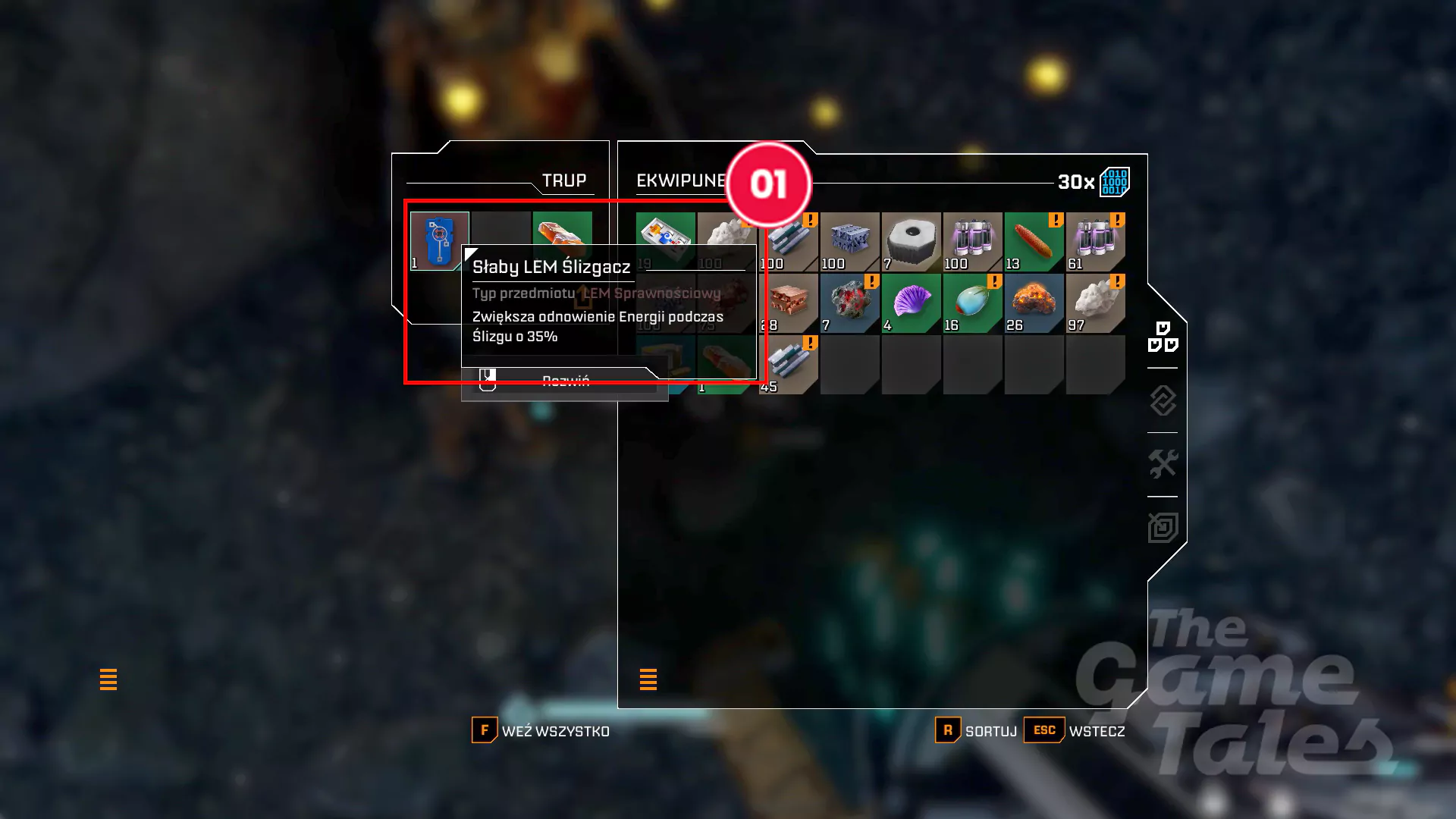The height and width of the screenshot is (819, 1456).
Task: Select the copper ingots stack
Action: point(789,303)
